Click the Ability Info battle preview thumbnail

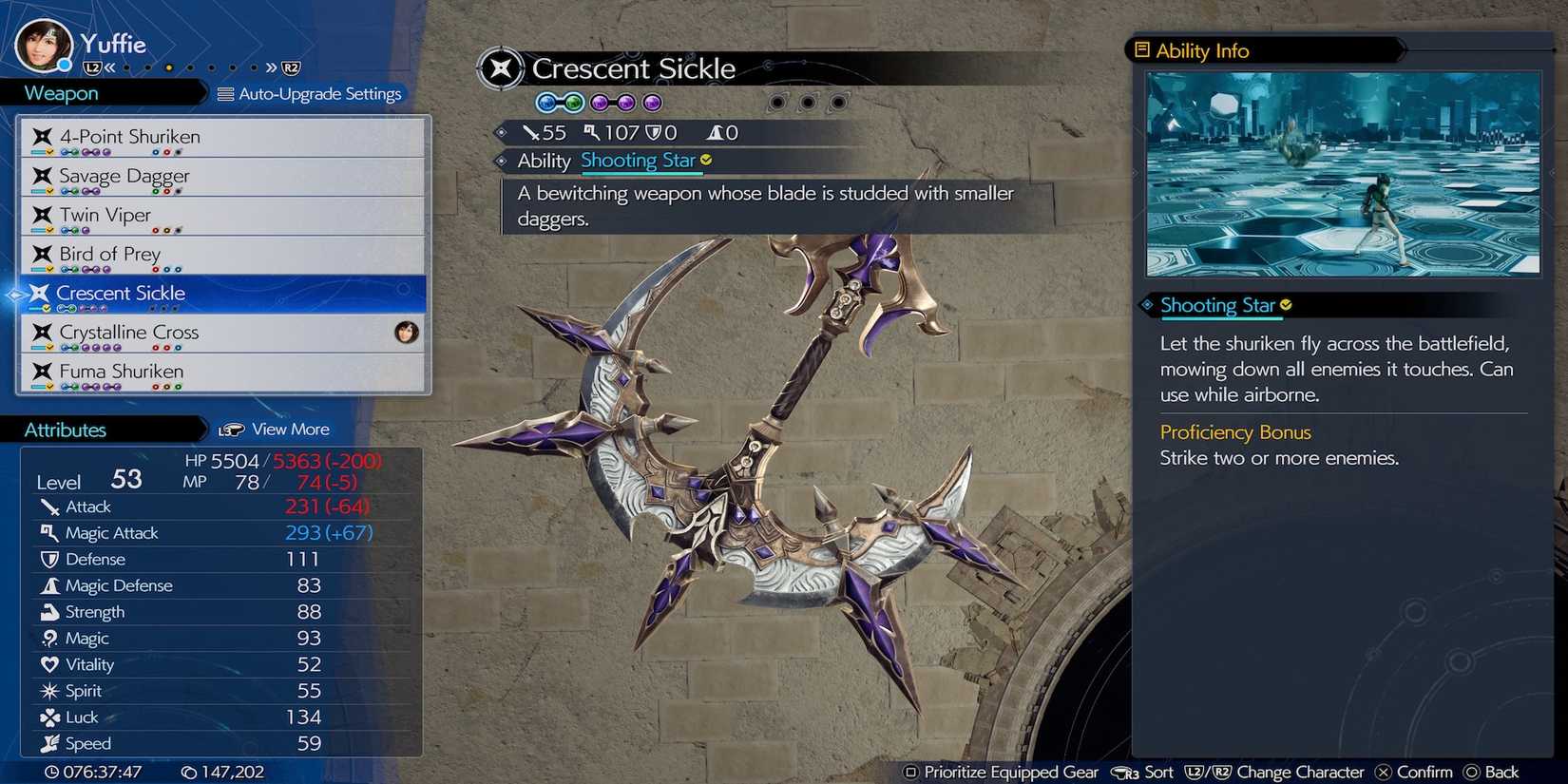point(1342,173)
